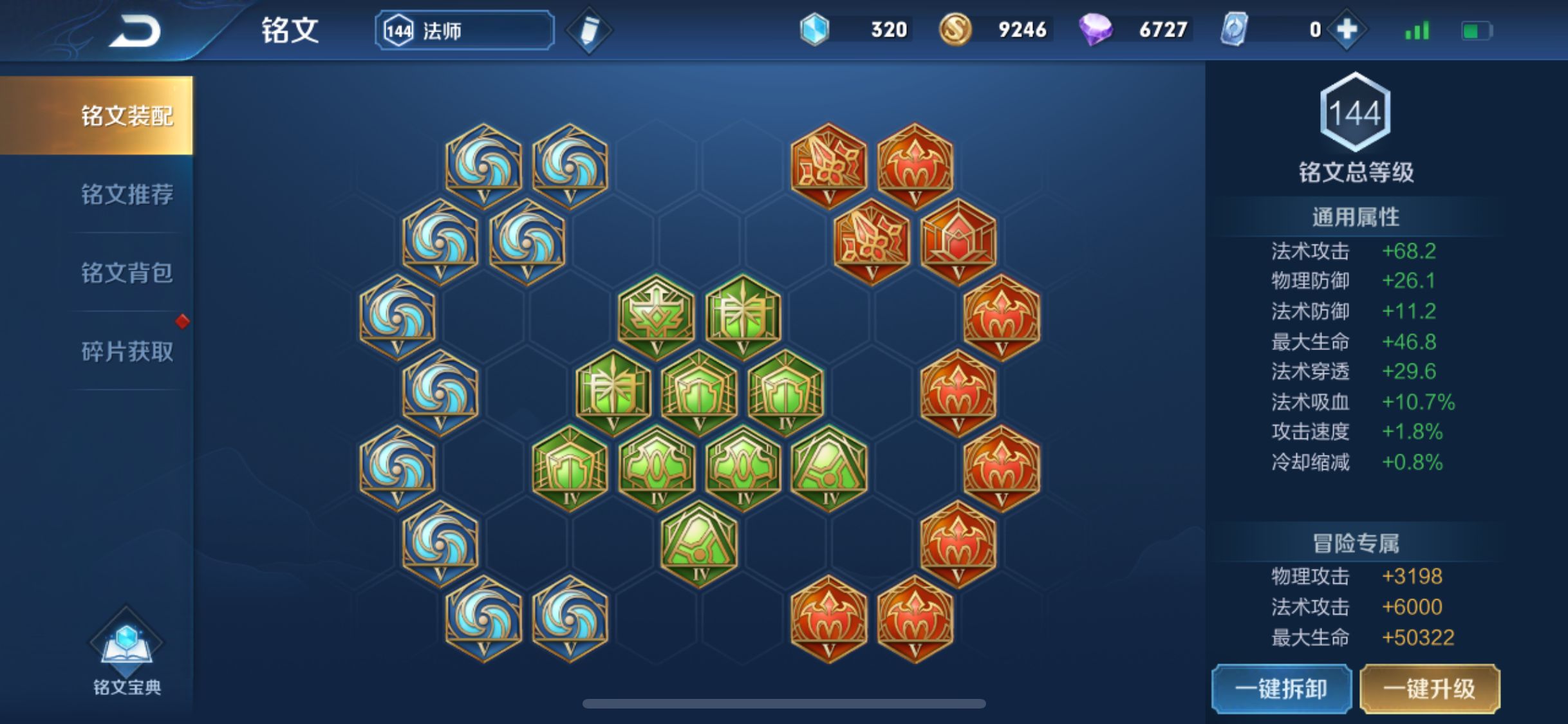Tap the purple gem currency icon

tap(1095, 30)
